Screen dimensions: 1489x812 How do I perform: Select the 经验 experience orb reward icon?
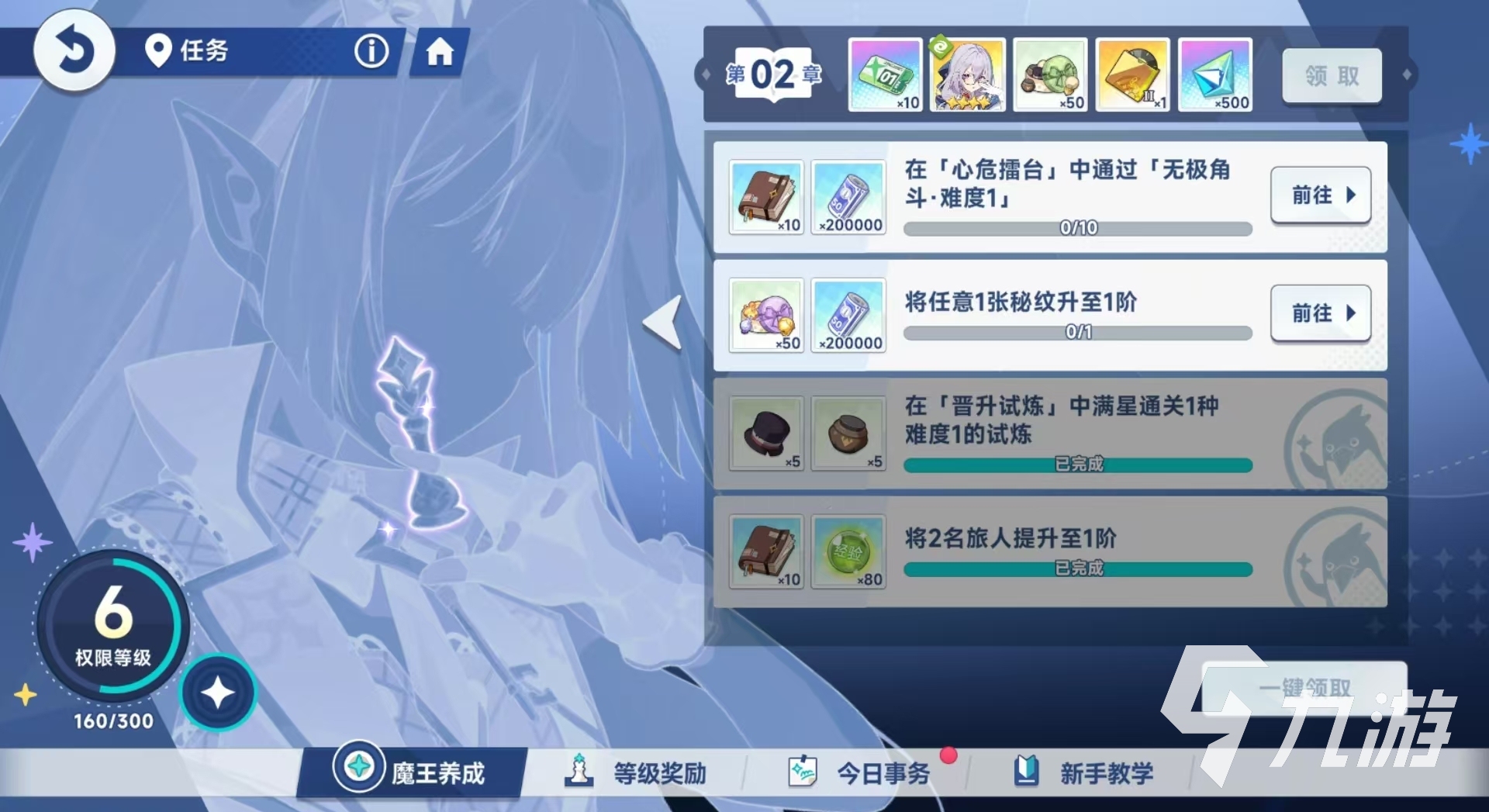point(848,551)
